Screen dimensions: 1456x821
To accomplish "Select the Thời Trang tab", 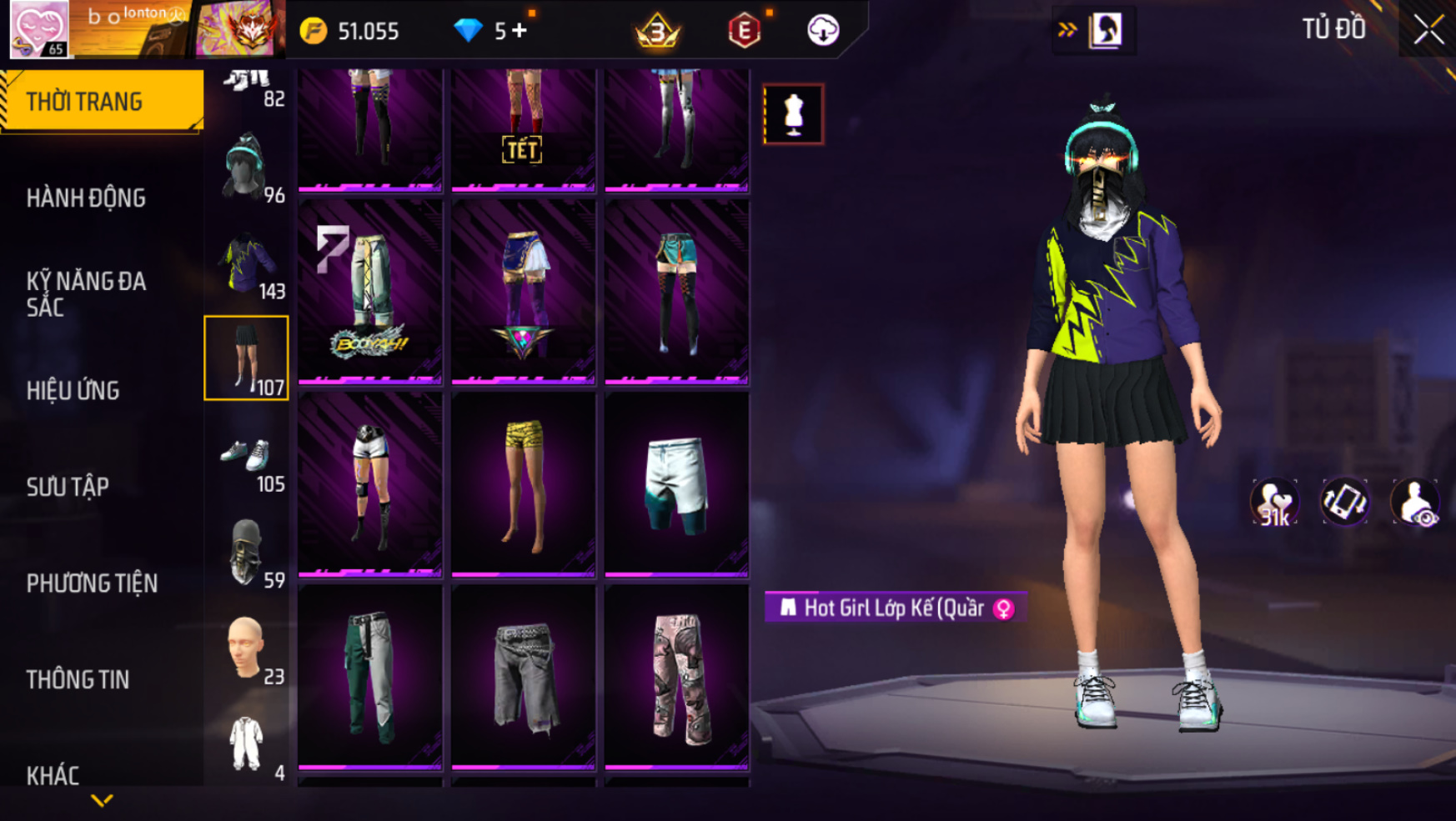I will (x=84, y=102).
